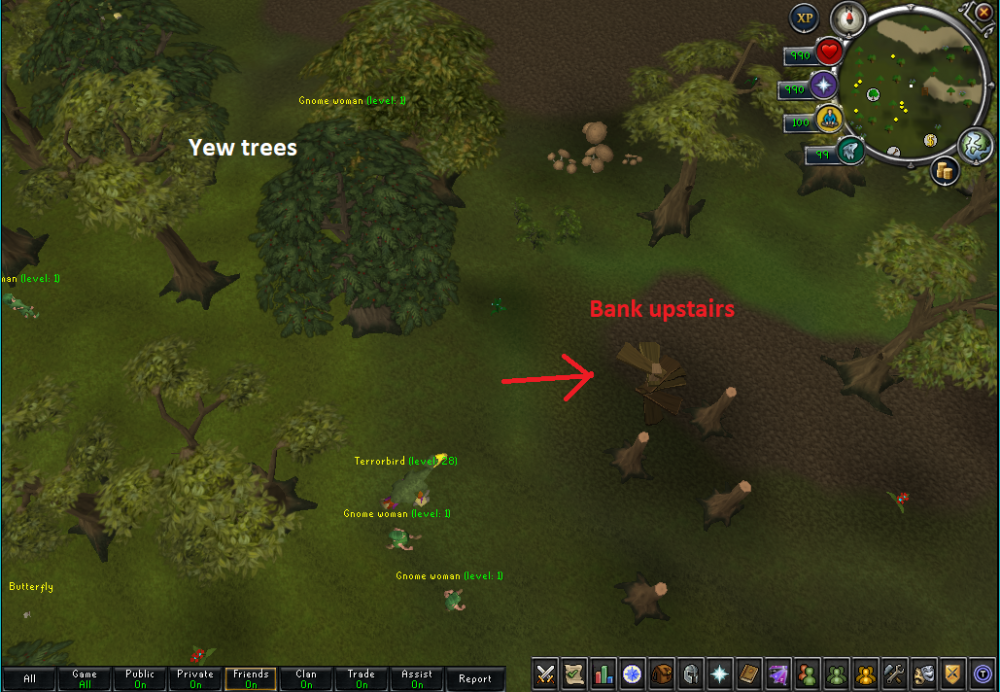
Task: Click the compass to face north
Action: click(848, 18)
